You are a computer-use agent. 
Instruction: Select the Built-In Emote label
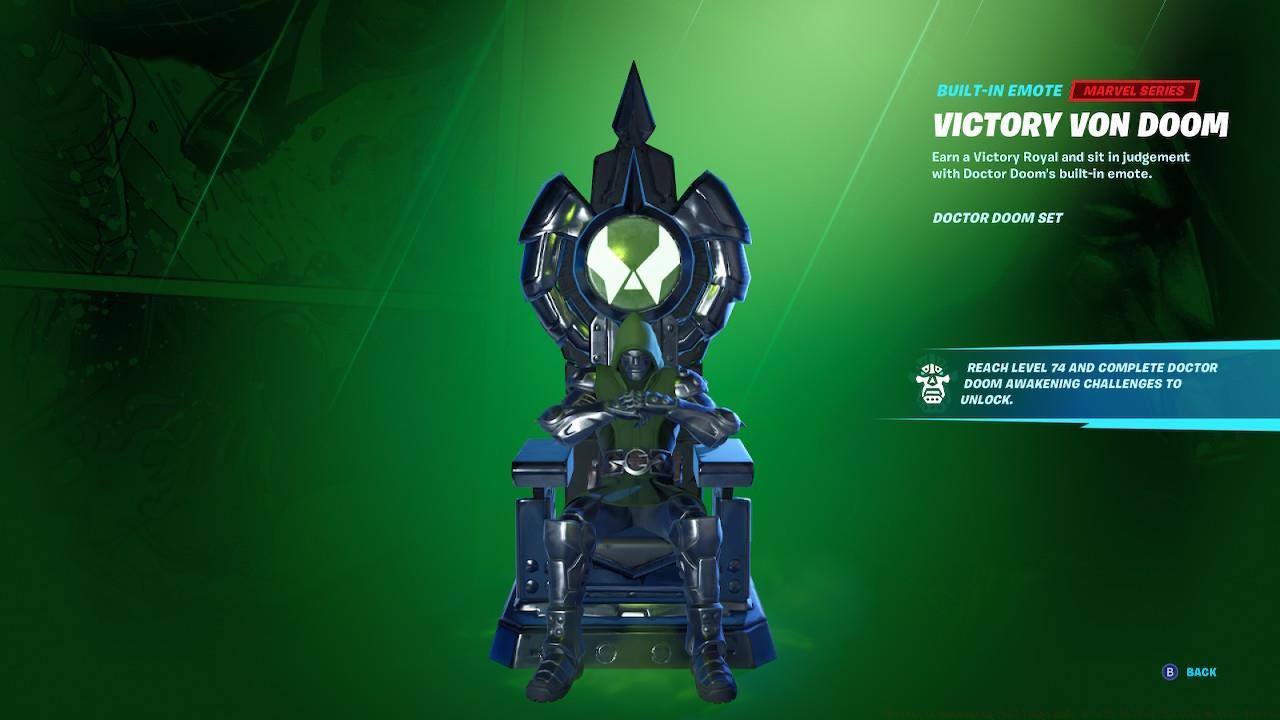click(997, 90)
